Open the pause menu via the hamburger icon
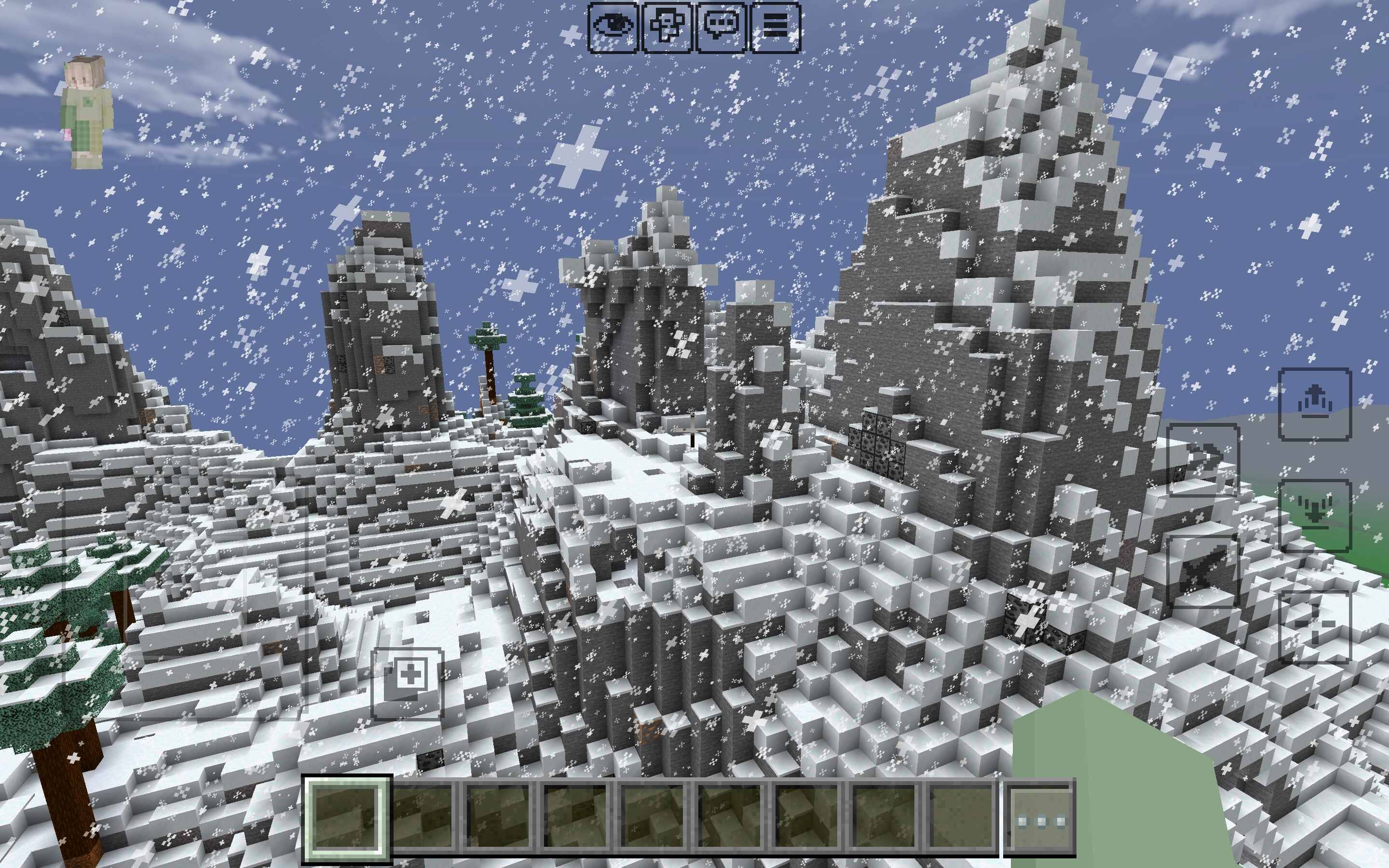Screen dimensions: 1389x868 778,25
